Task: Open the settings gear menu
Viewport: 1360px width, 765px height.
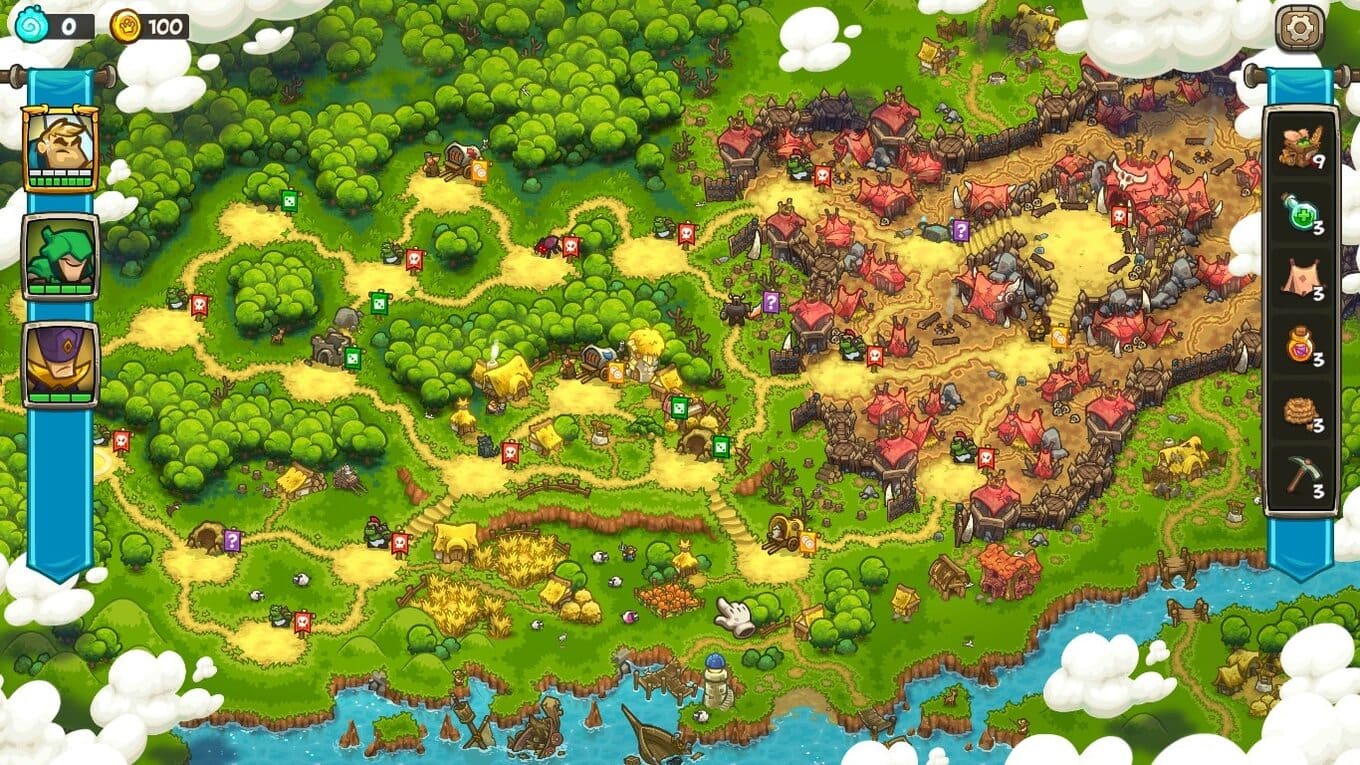Action: tap(1299, 27)
